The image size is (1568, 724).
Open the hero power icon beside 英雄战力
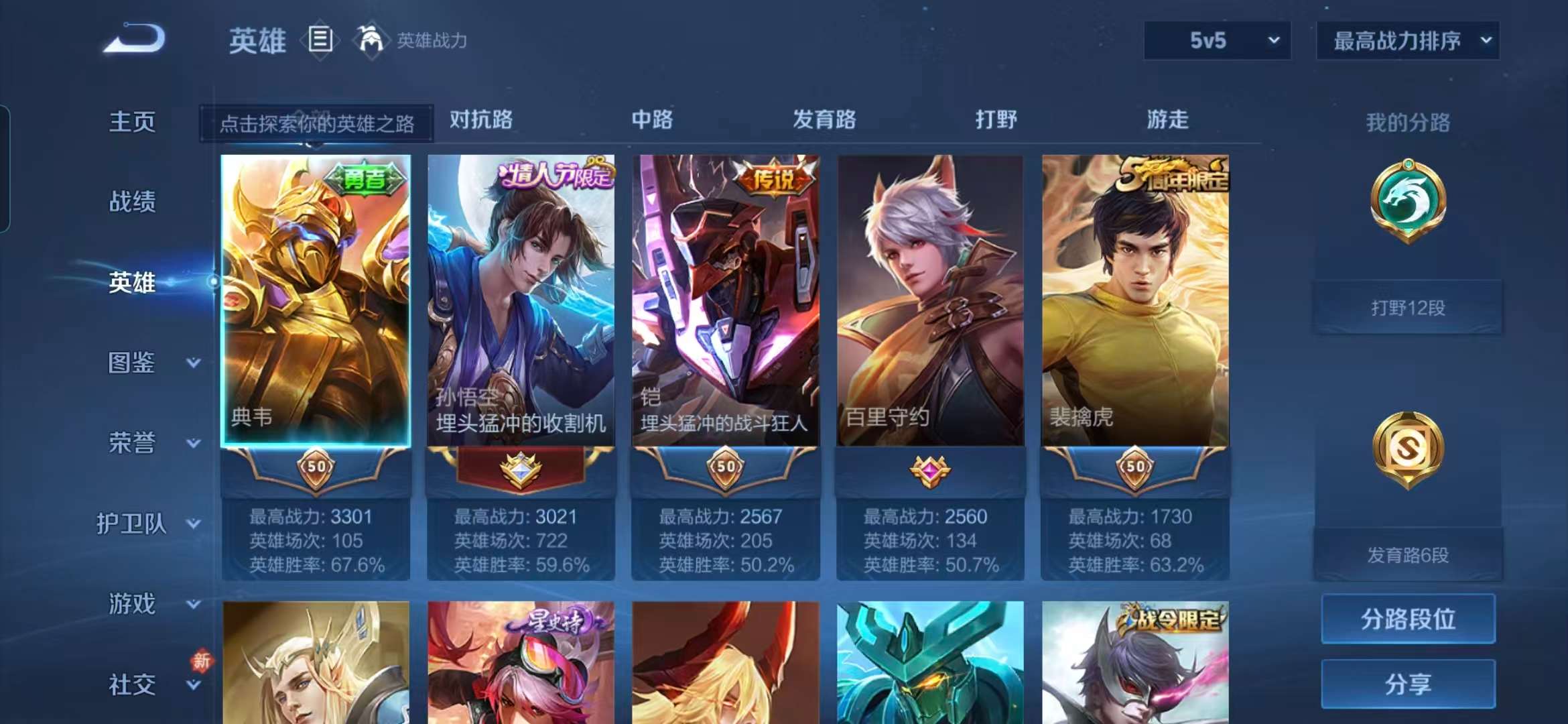(x=373, y=40)
